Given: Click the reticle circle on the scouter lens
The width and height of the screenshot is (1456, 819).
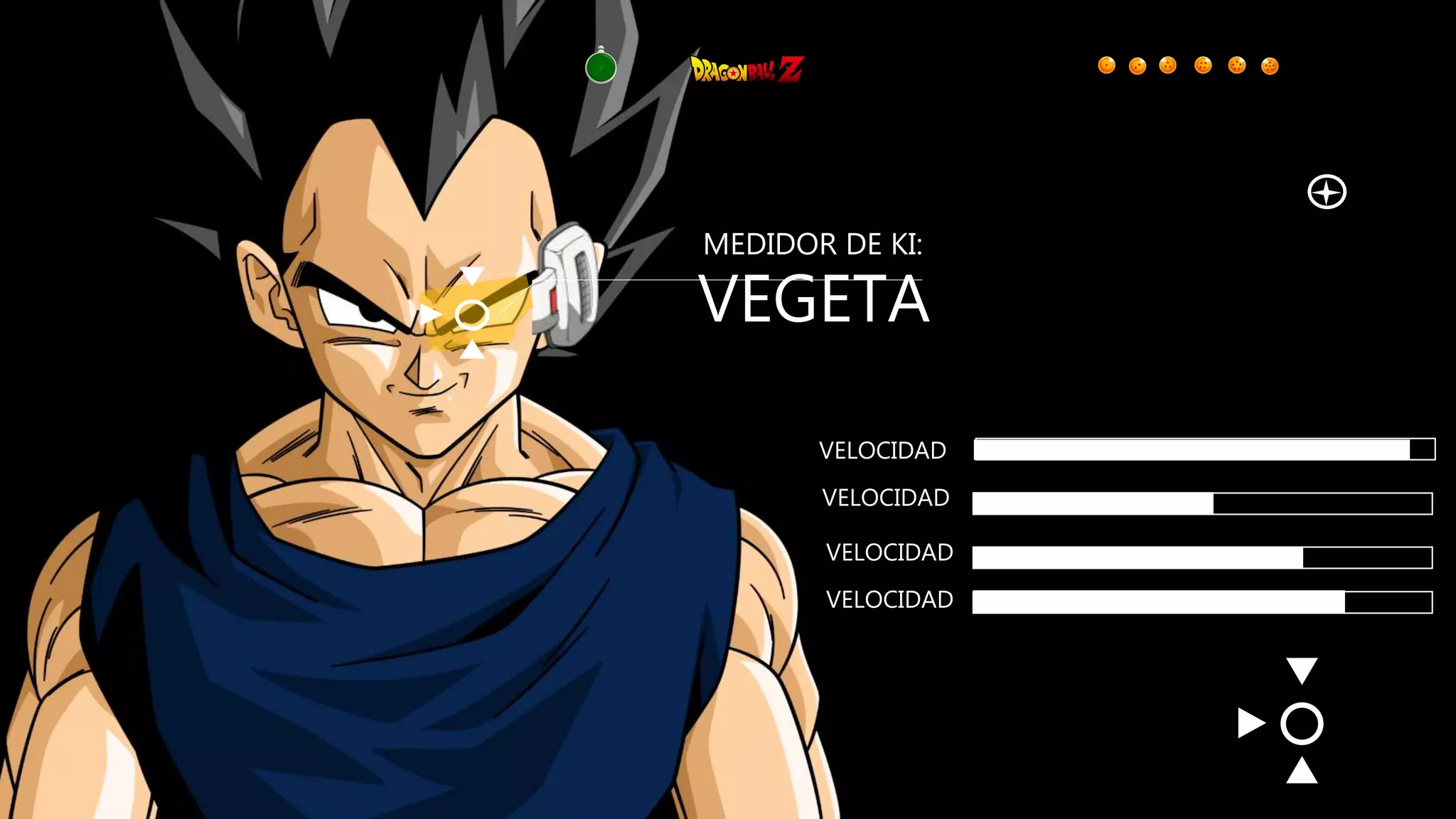Looking at the screenshot, I should [471, 314].
